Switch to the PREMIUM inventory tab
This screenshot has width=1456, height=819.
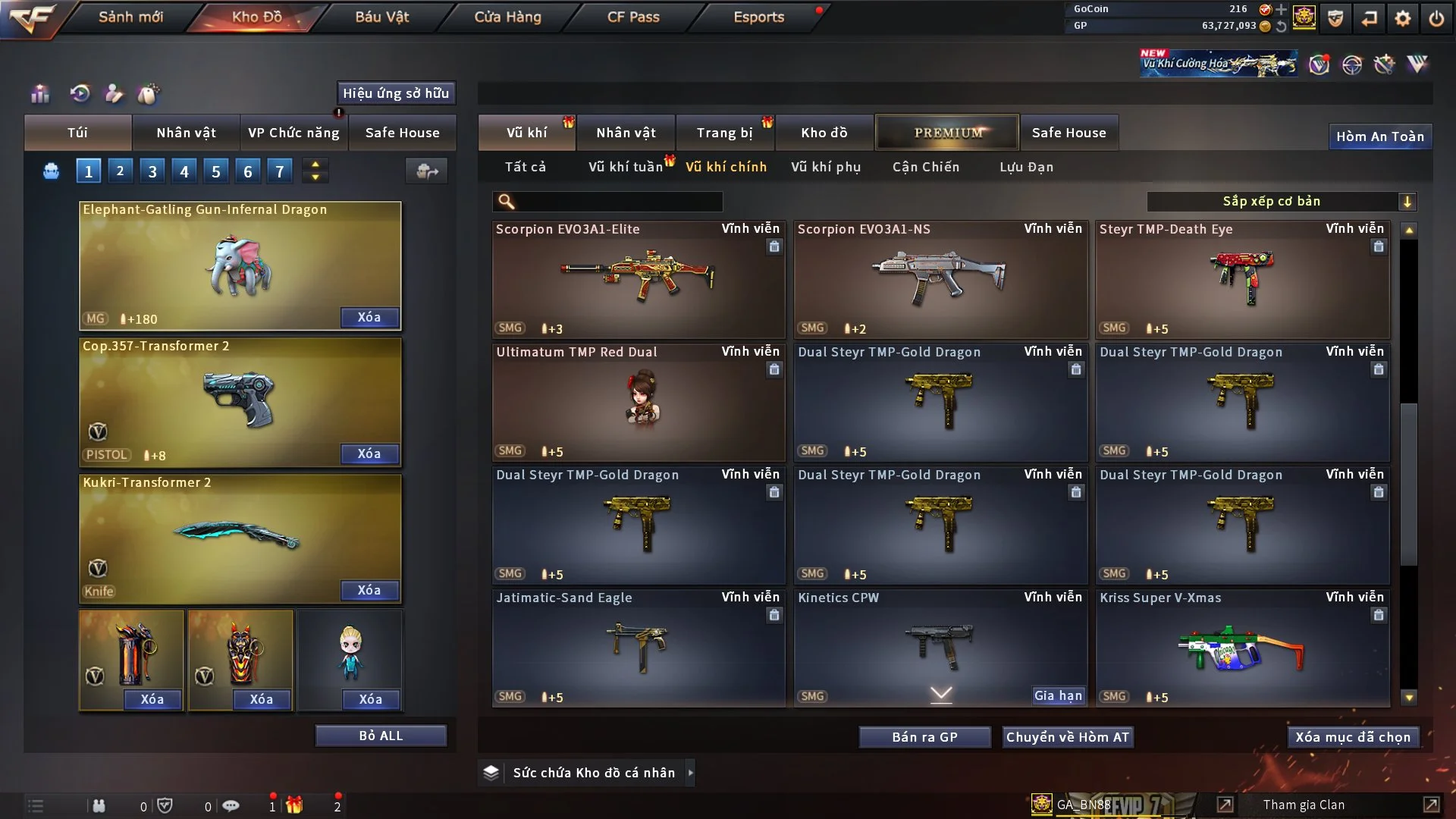(x=948, y=133)
